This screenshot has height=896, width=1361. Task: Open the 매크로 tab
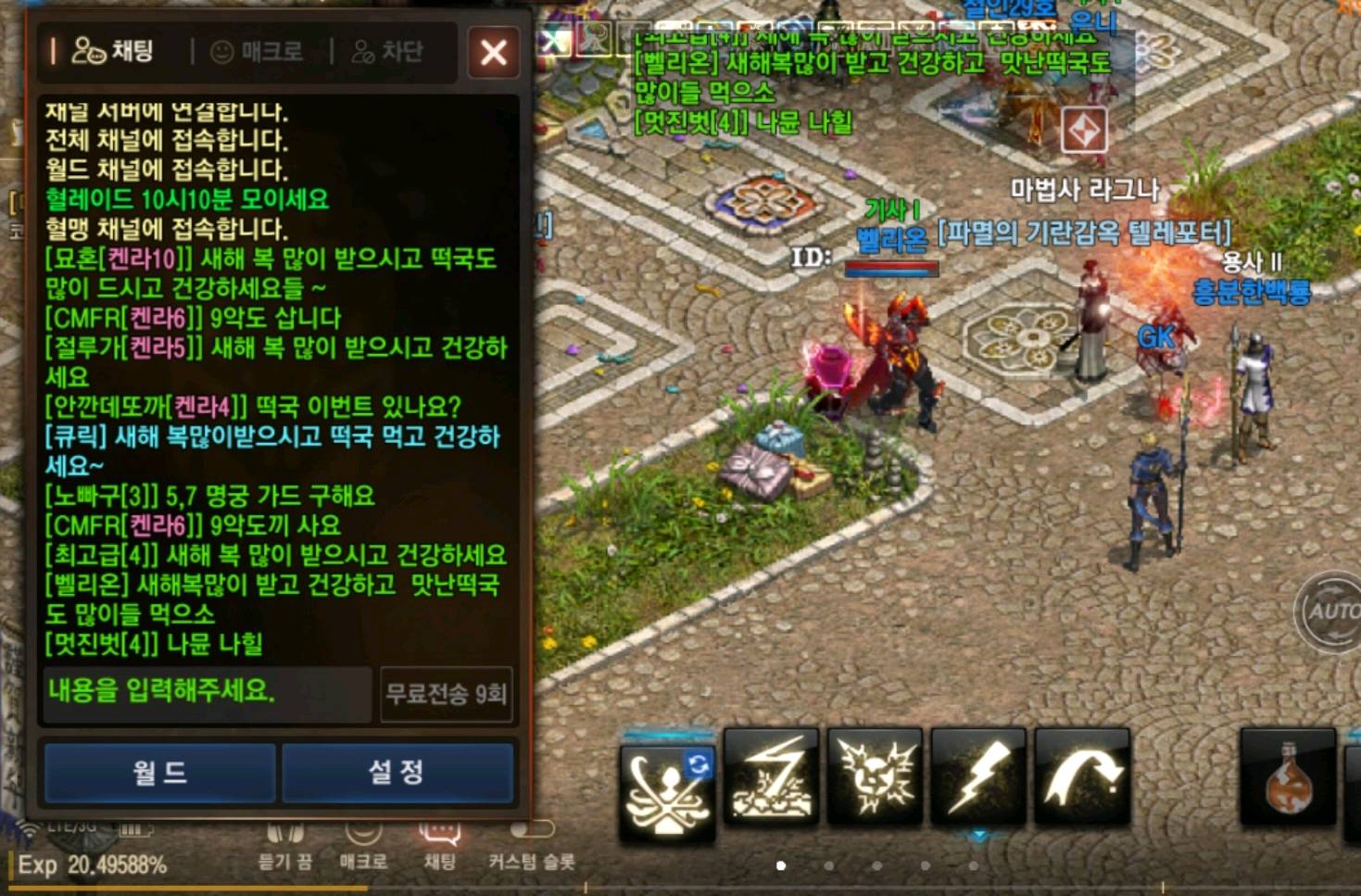tap(258, 52)
